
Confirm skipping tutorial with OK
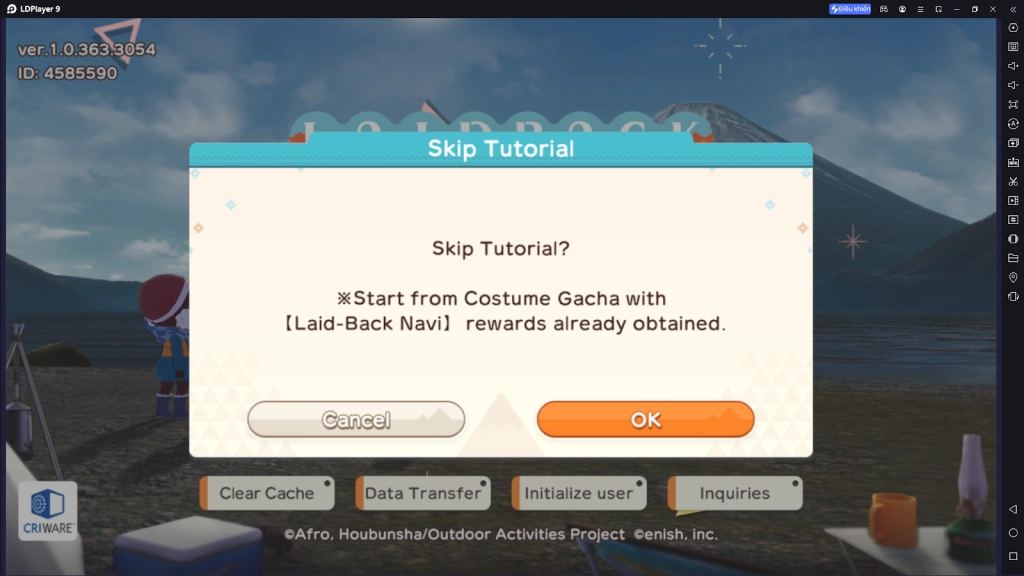coord(645,420)
